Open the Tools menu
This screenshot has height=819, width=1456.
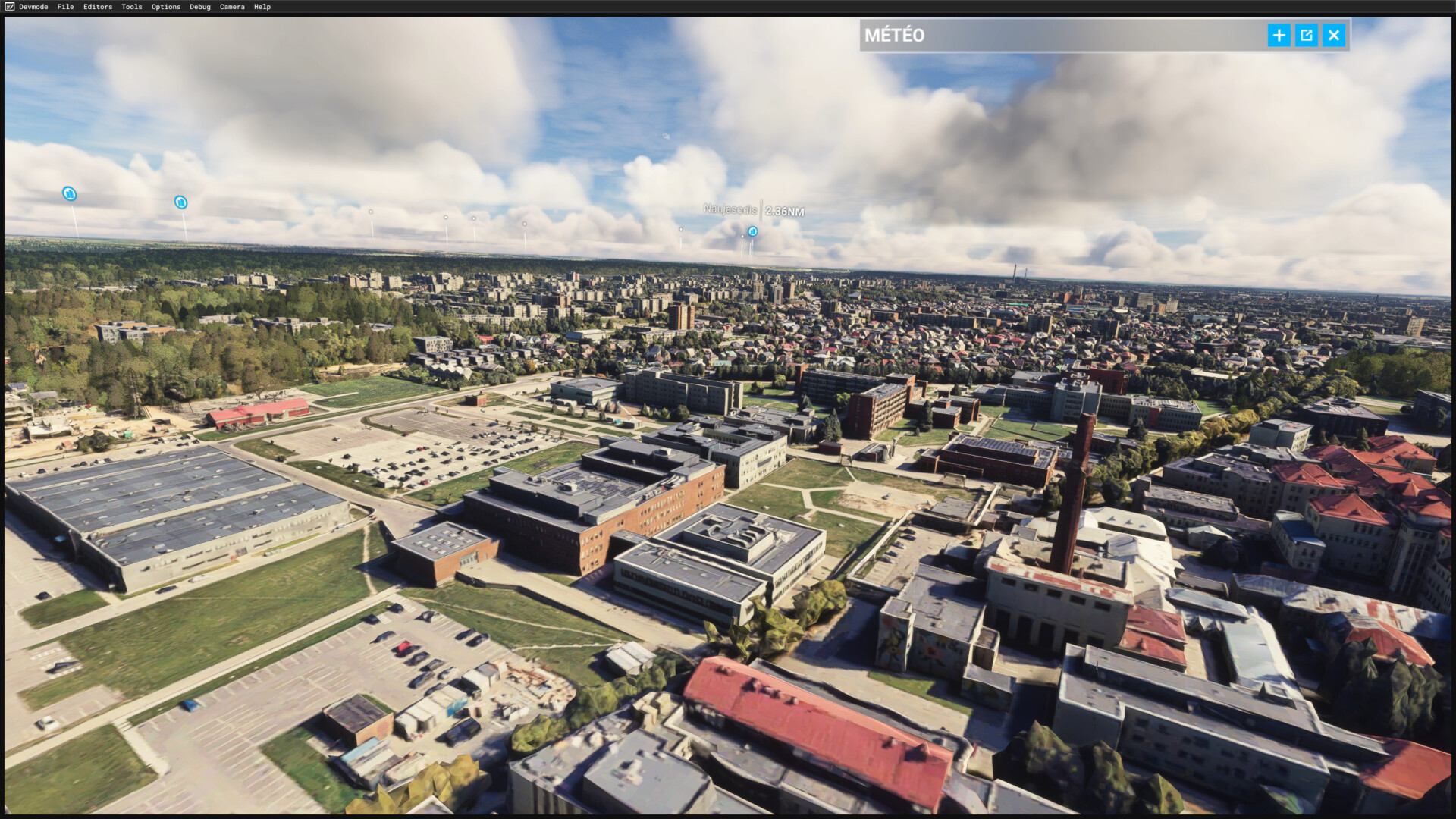132,7
